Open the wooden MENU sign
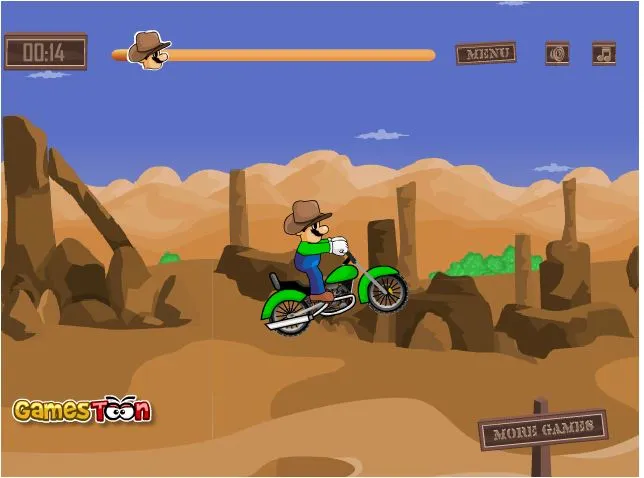The width and height of the screenshot is (644, 478). coord(486,53)
